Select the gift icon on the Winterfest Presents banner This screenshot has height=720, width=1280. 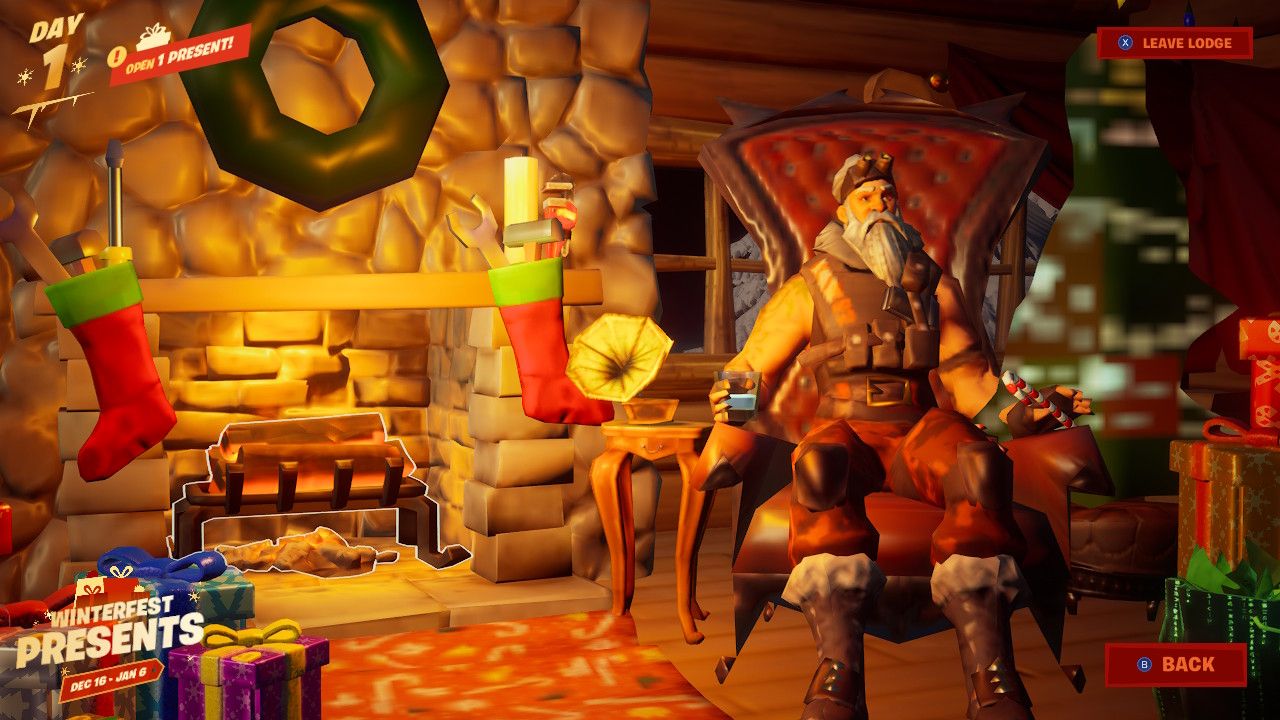point(92,590)
